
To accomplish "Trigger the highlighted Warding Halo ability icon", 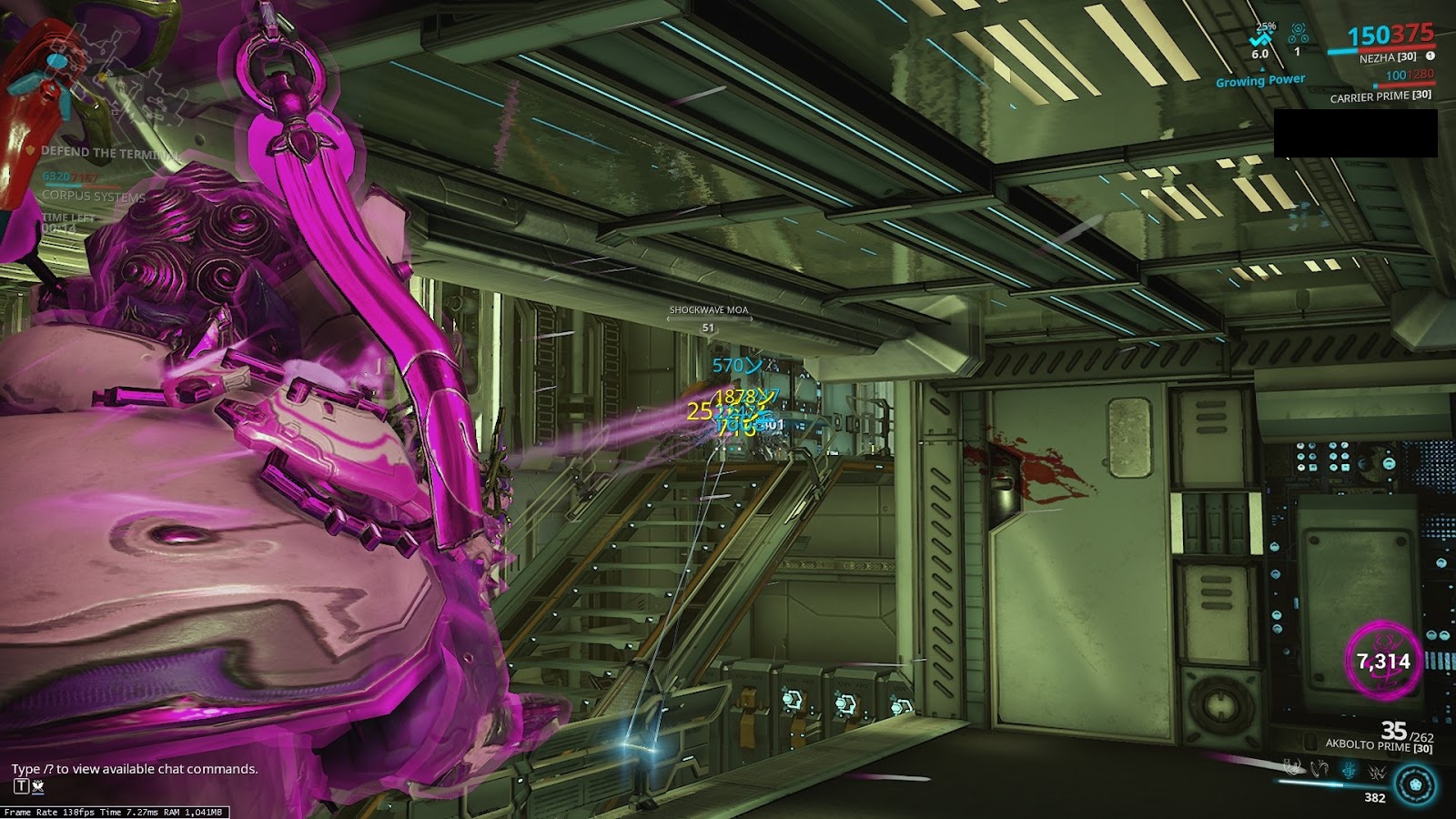I will tap(1349, 769).
